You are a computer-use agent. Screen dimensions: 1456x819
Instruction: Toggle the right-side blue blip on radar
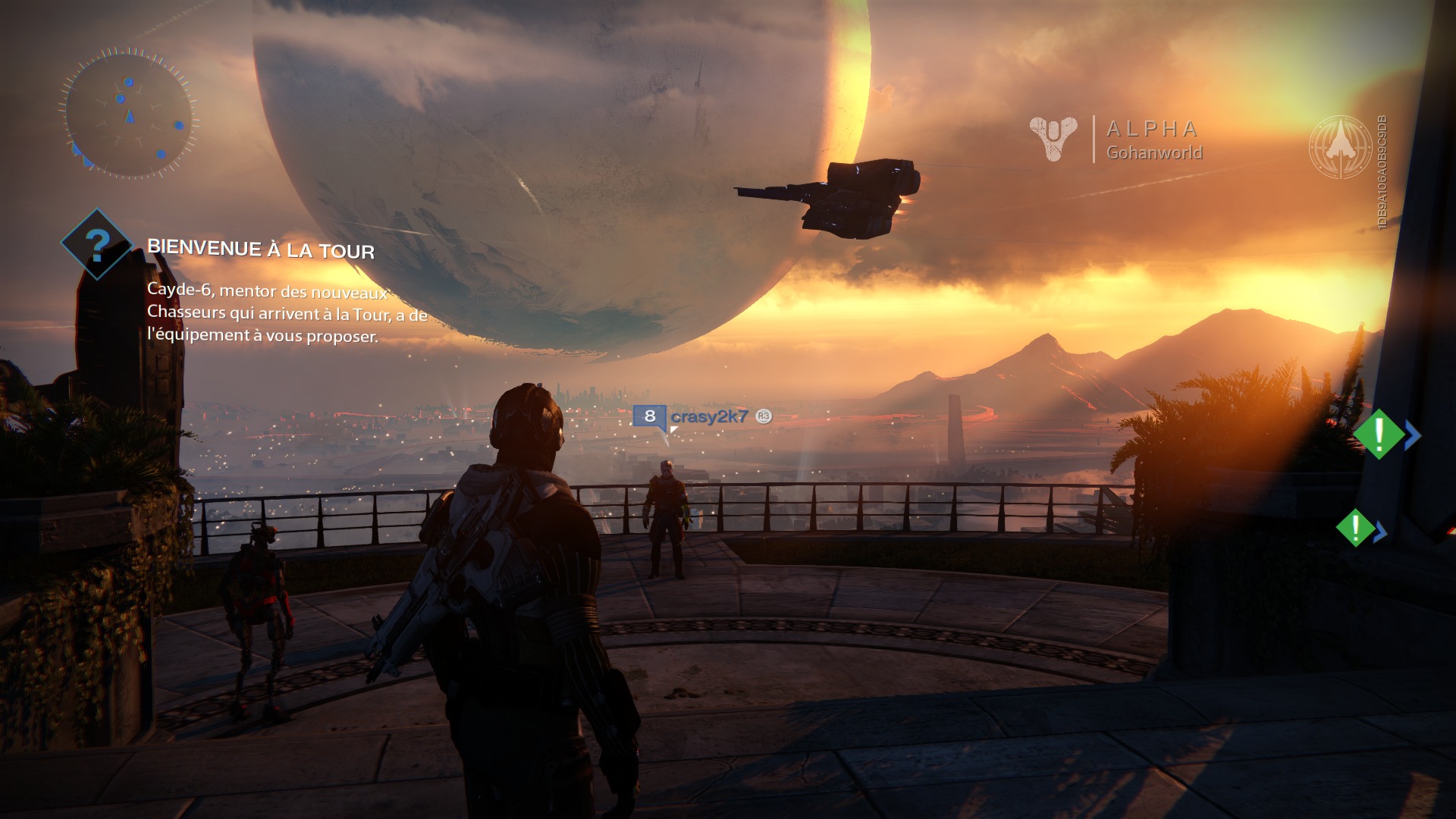[179, 126]
